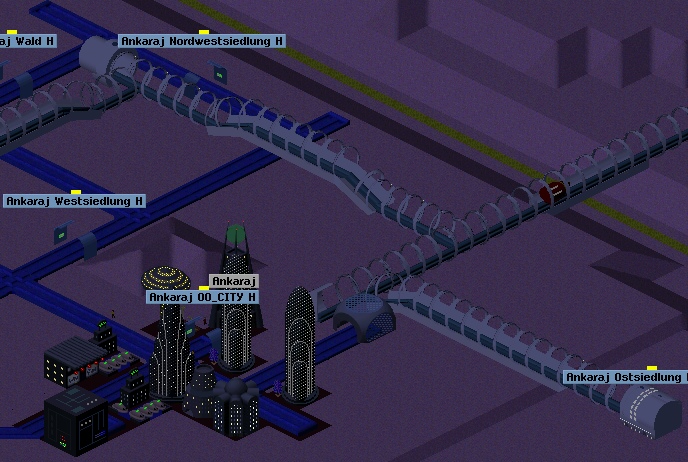Open the Ankaraj Nordwestsiedlung H station label
The image size is (688, 462).
click(x=202, y=41)
